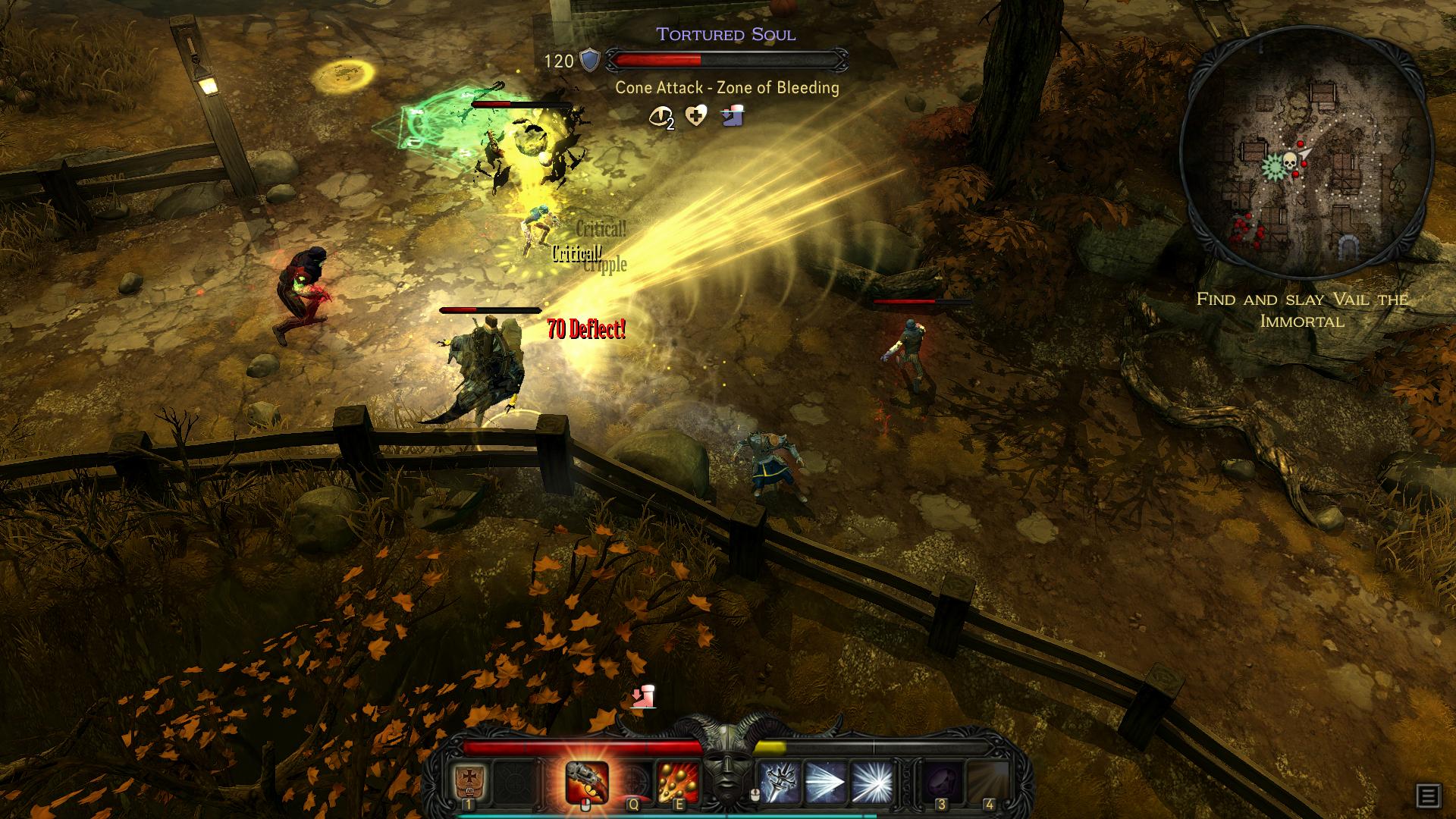Activate the revolver pistol skill
Viewport: 1456px width, 819px height.
click(587, 781)
